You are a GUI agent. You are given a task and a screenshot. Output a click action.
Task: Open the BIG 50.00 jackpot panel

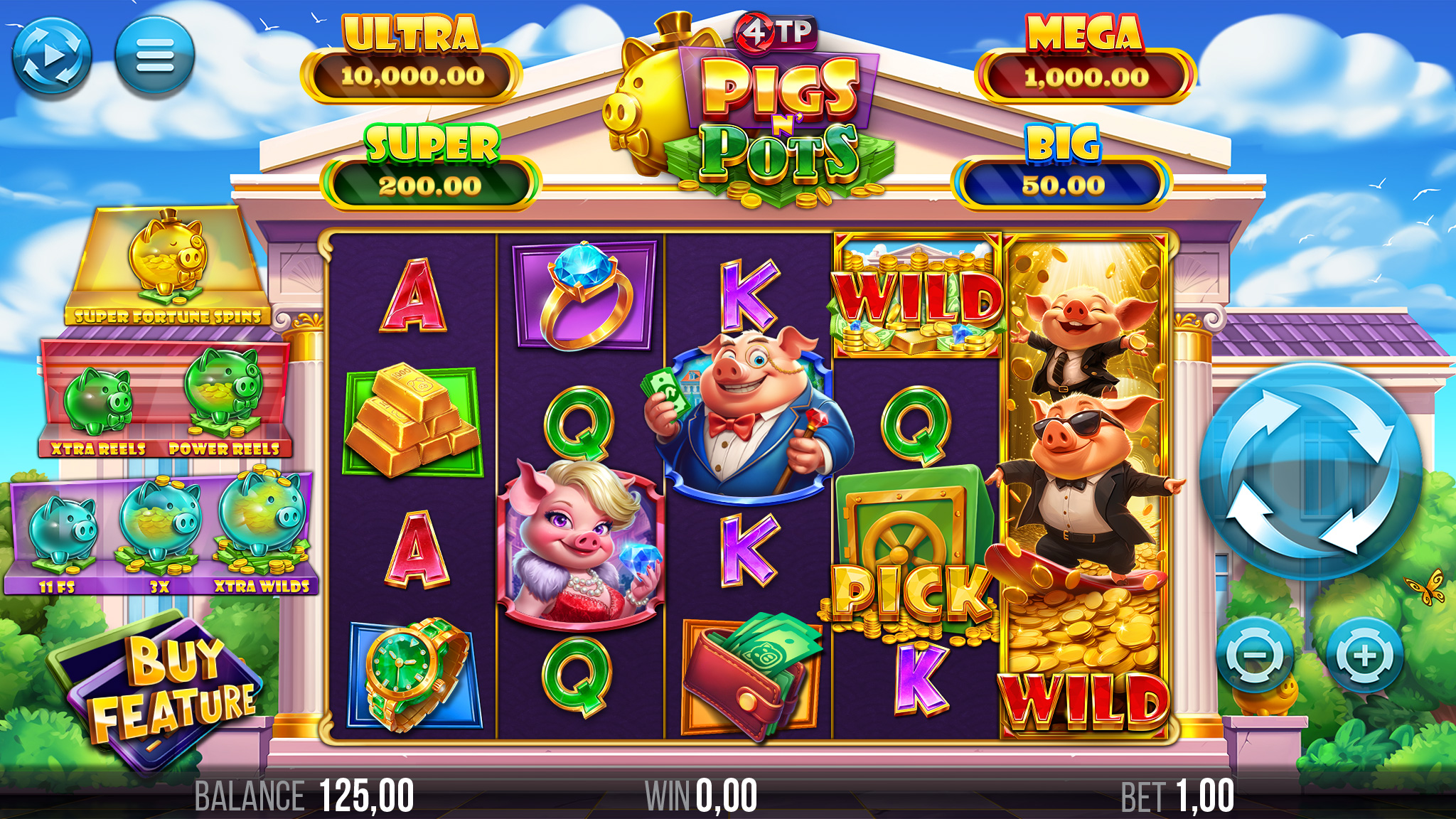point(1065,162)
